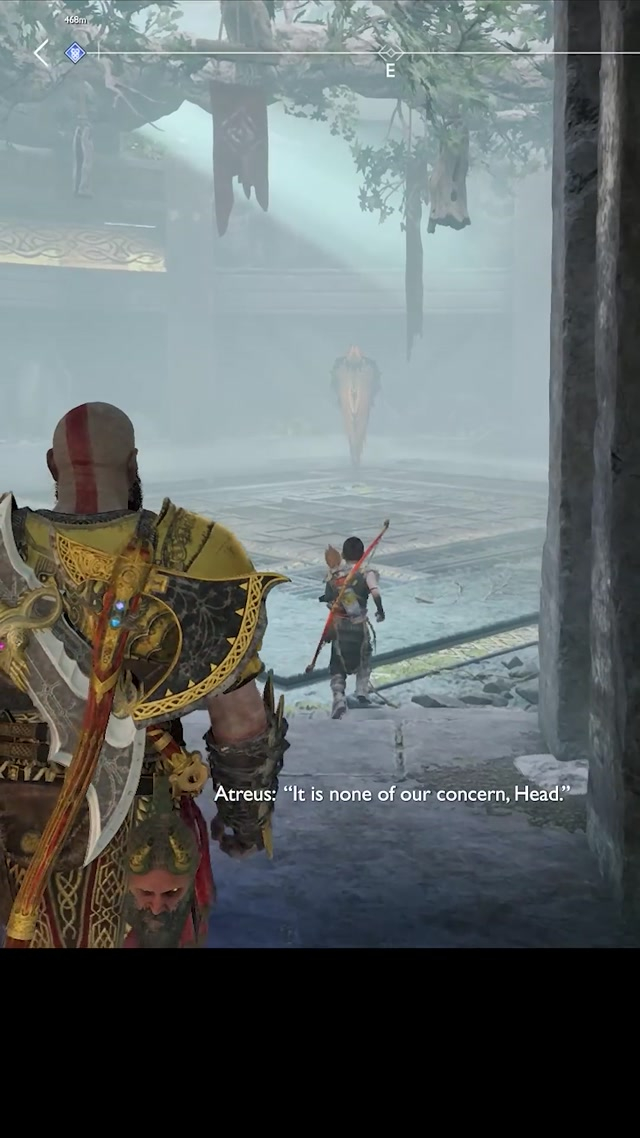This screenshot has height=1138, width=640.
Task: Click the East diamond marker on the compass
Action: tap(390, 53)
